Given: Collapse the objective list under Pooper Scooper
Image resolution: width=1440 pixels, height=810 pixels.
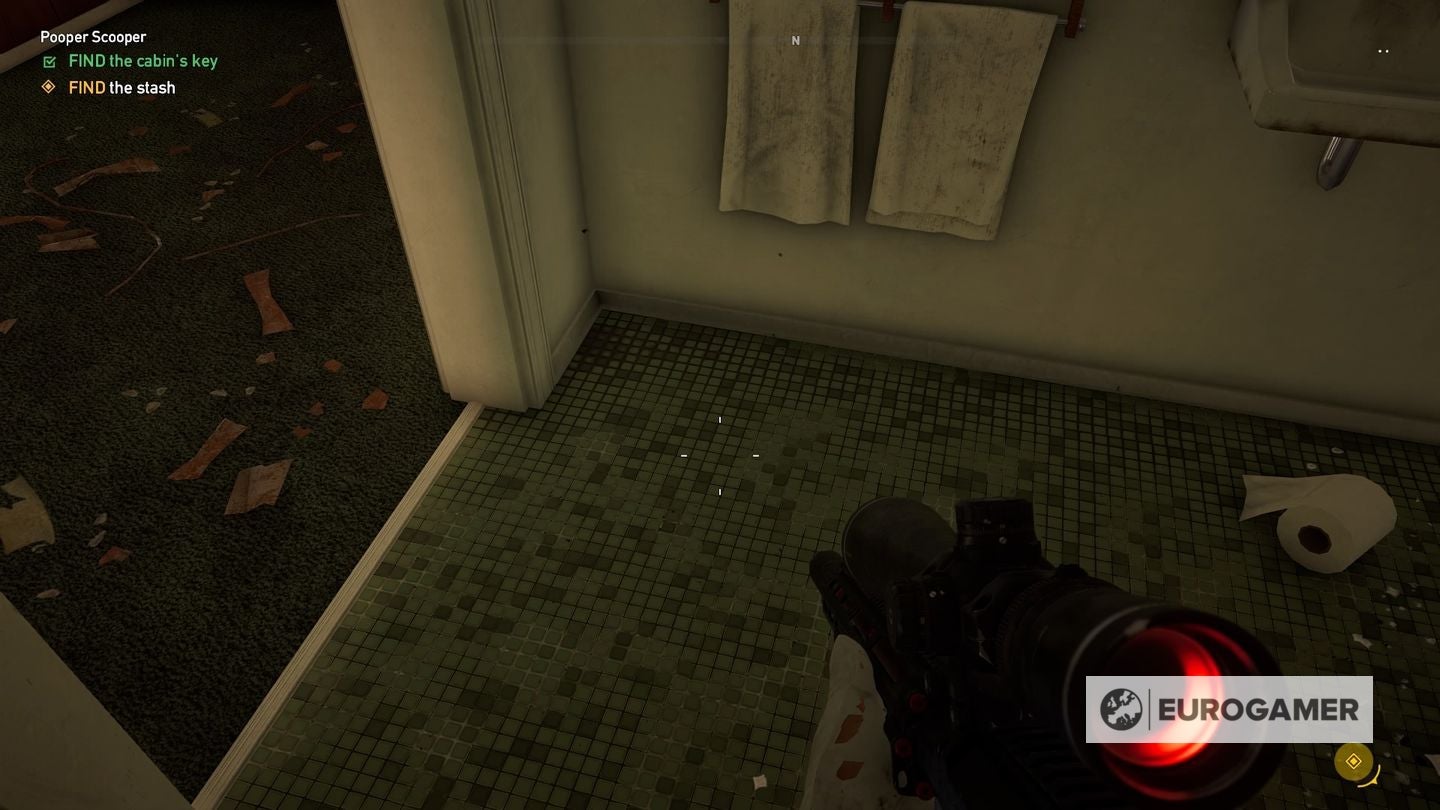Looking at the screenshot, I should 93,36.
